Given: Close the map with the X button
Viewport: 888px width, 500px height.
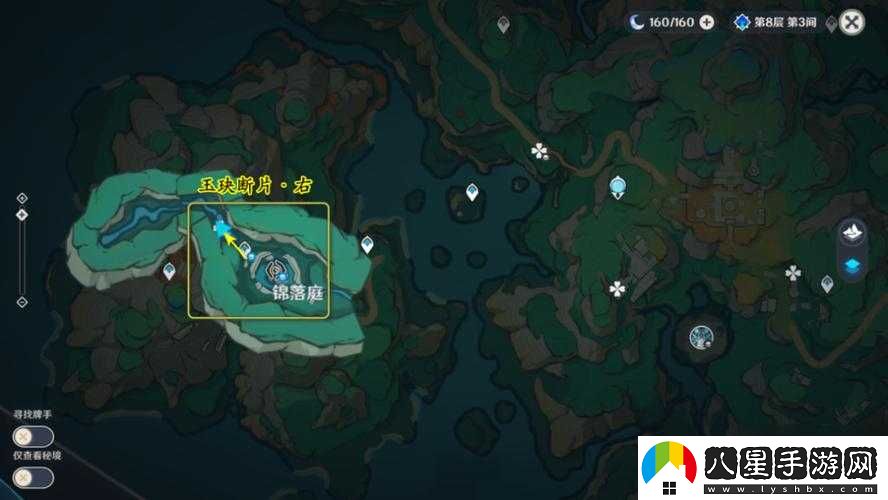Looking at the screenshot, I should tap(851, 22).
